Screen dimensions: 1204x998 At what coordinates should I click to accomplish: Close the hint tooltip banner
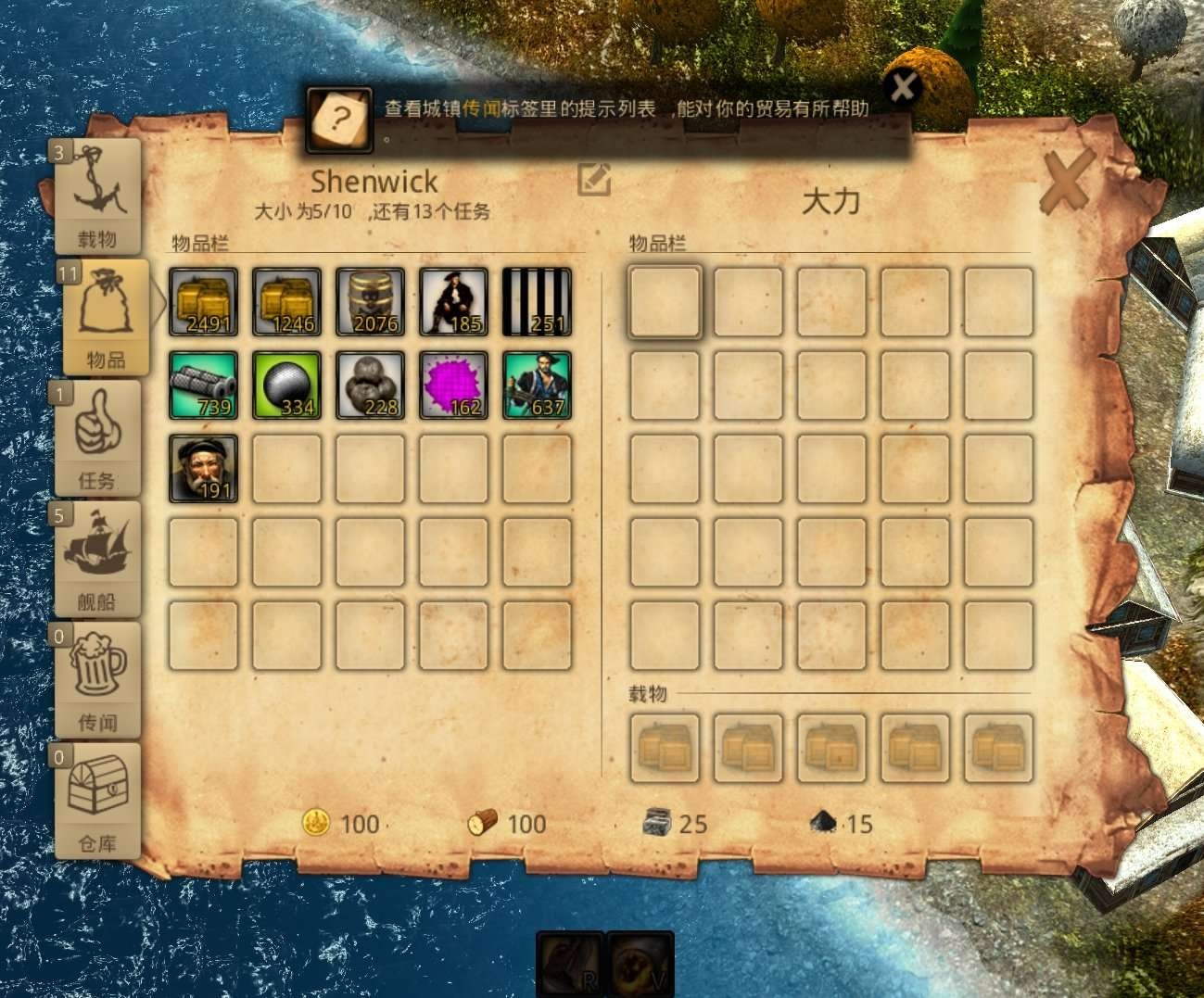[902, 88]
